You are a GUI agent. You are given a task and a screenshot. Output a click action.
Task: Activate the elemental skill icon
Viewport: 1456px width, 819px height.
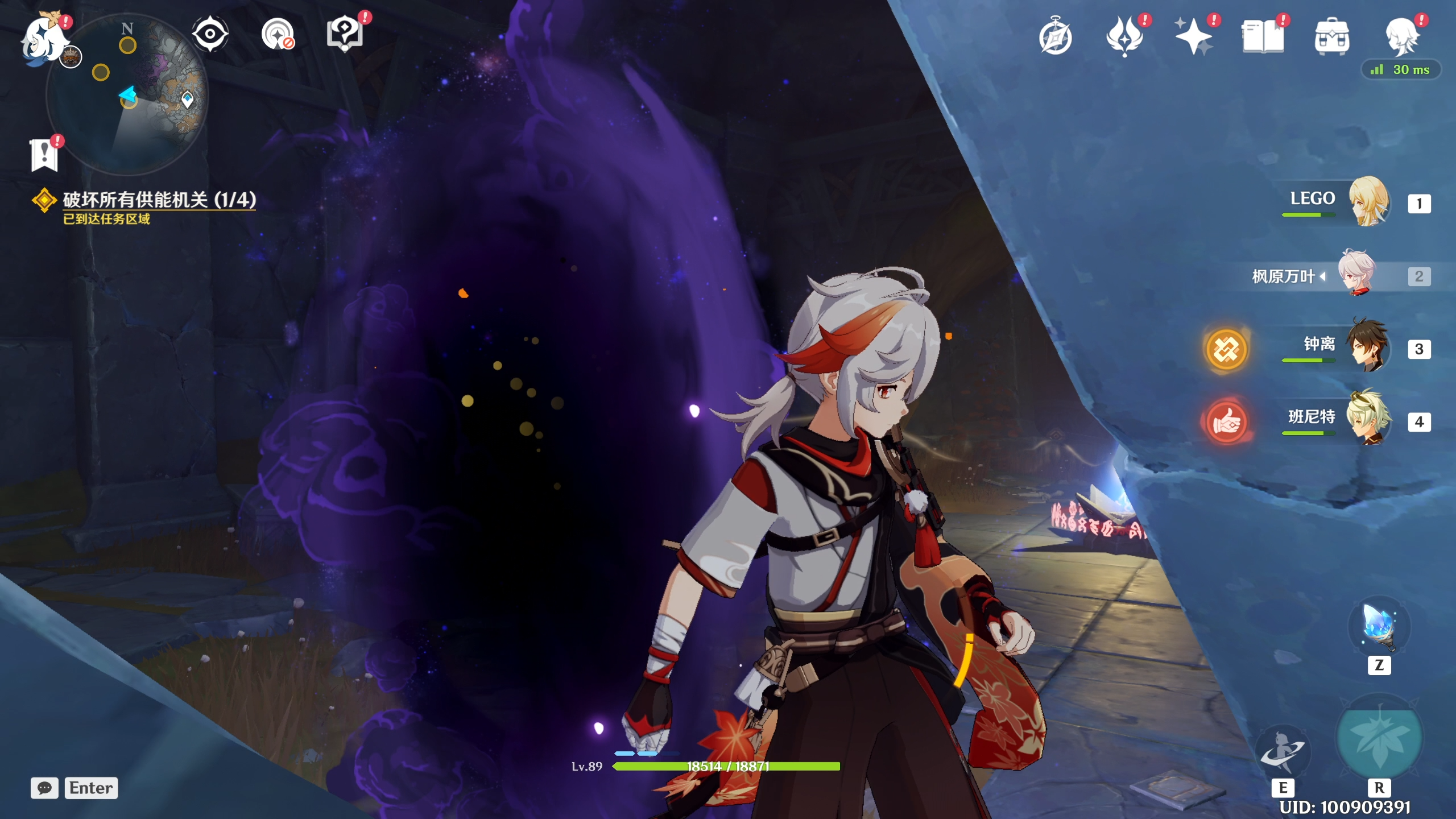[1283, 752]
